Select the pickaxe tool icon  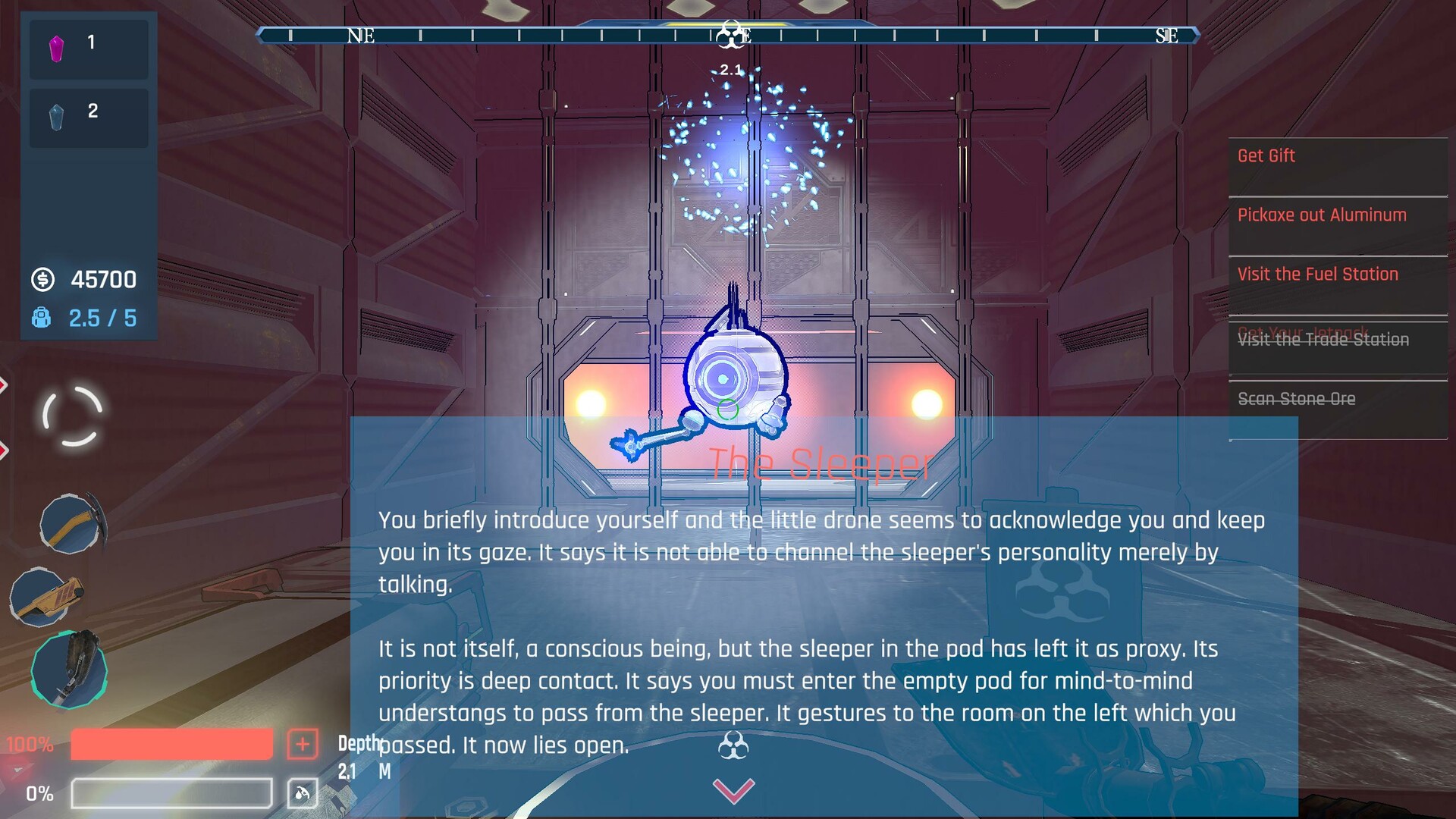point(68,523)
